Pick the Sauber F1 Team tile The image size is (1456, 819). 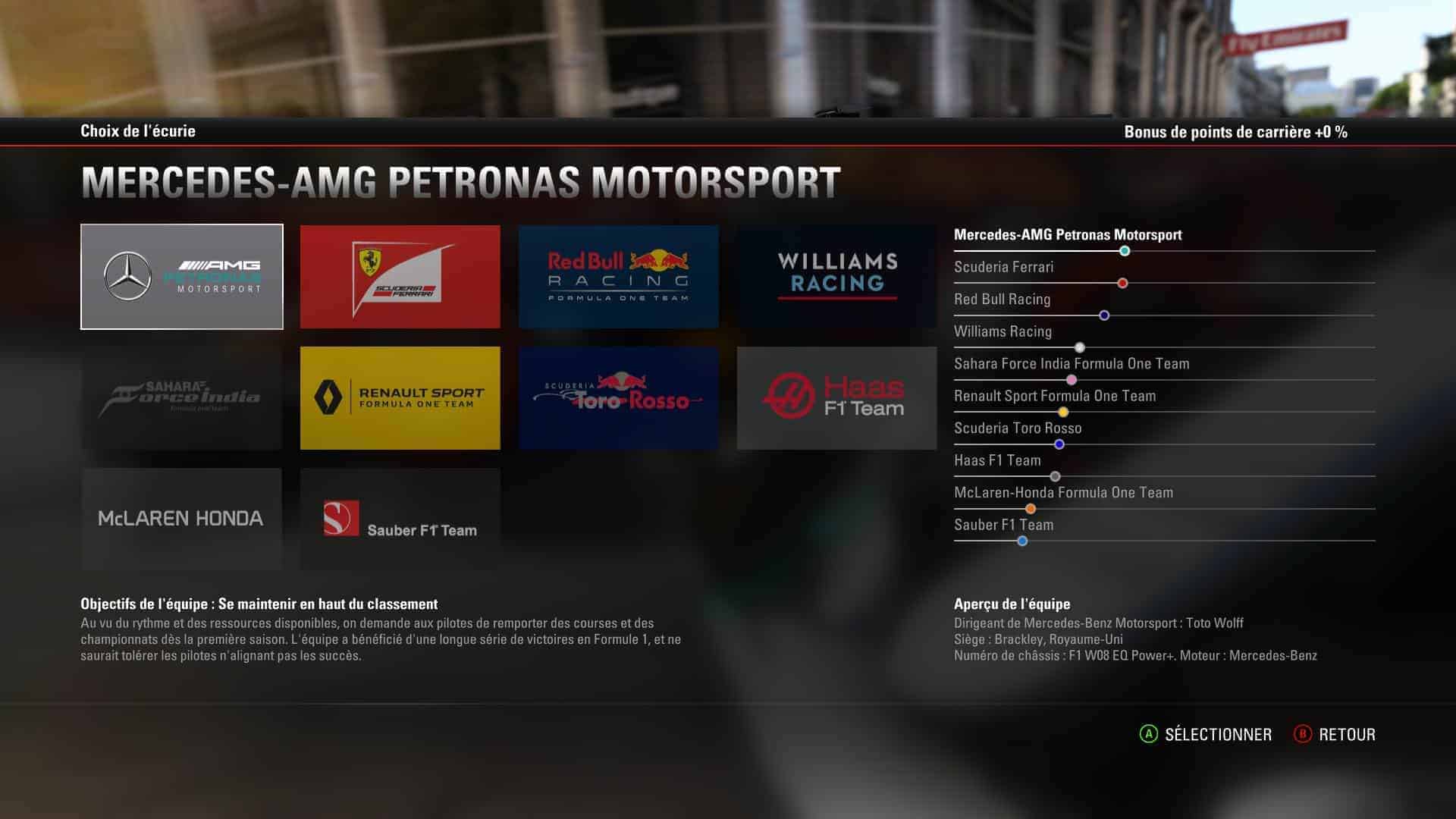click(x=400, y=519)
